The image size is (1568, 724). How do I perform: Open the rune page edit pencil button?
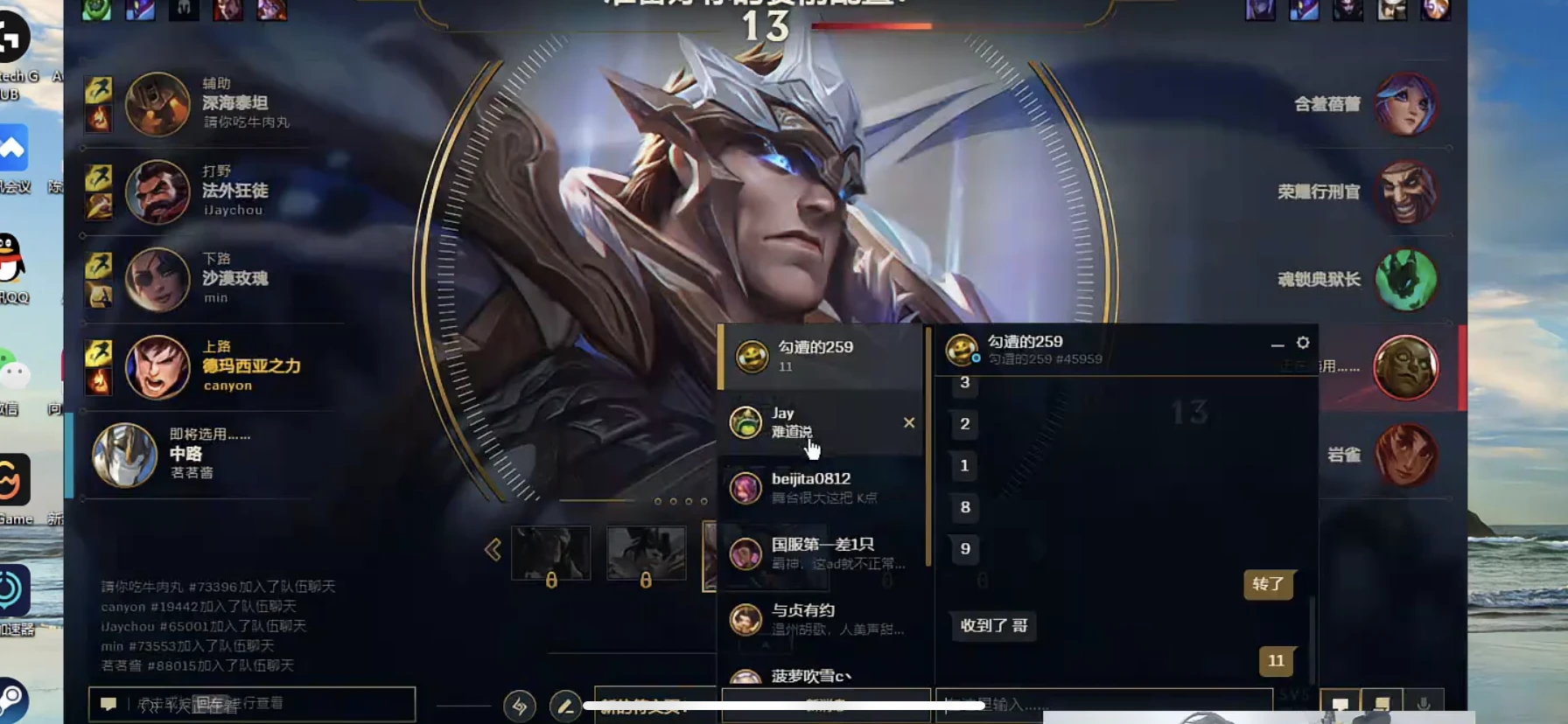pyautogui.click(x=565, y=706)
